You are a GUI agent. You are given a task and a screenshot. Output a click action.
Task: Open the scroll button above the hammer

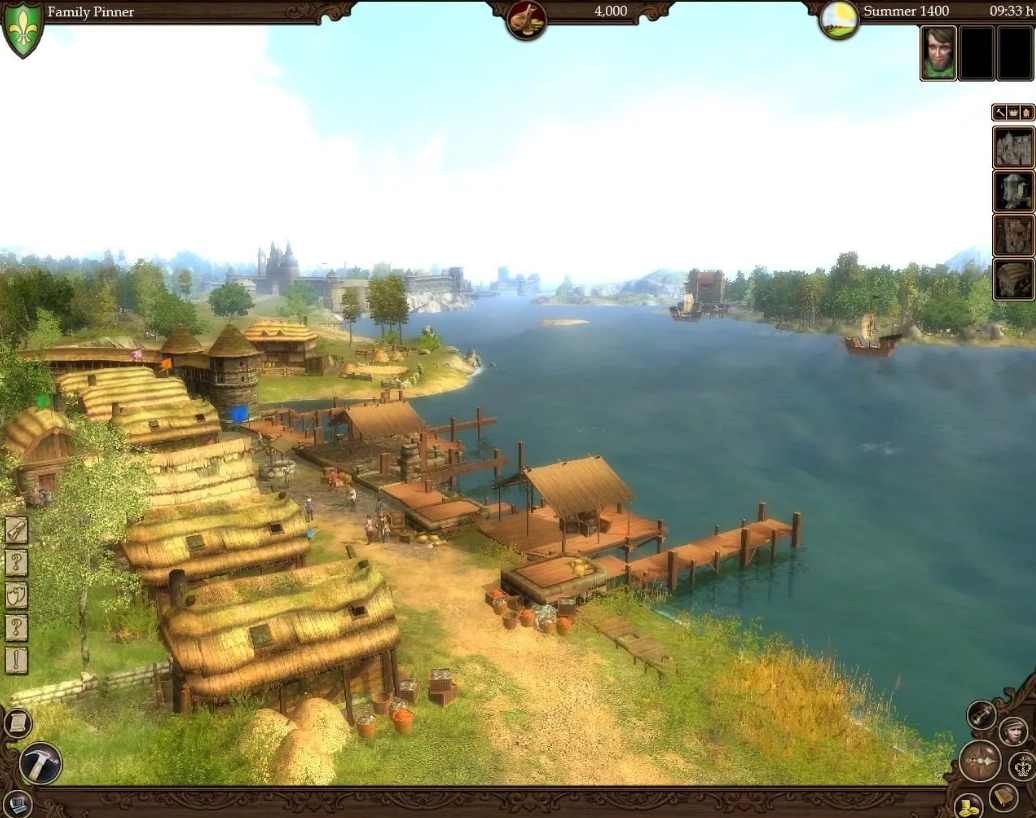[x=17, y=722]
